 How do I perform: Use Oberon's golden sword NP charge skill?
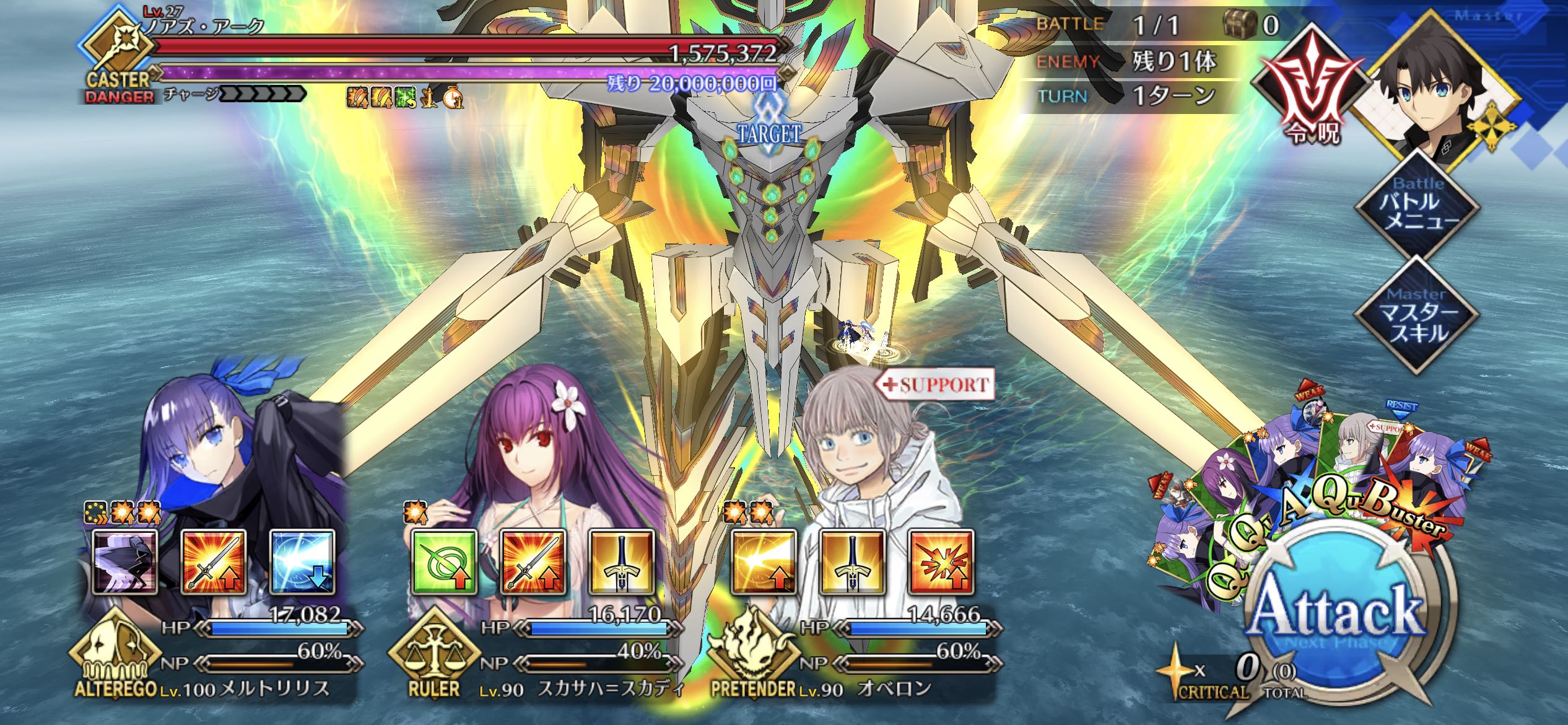point(852,562)
